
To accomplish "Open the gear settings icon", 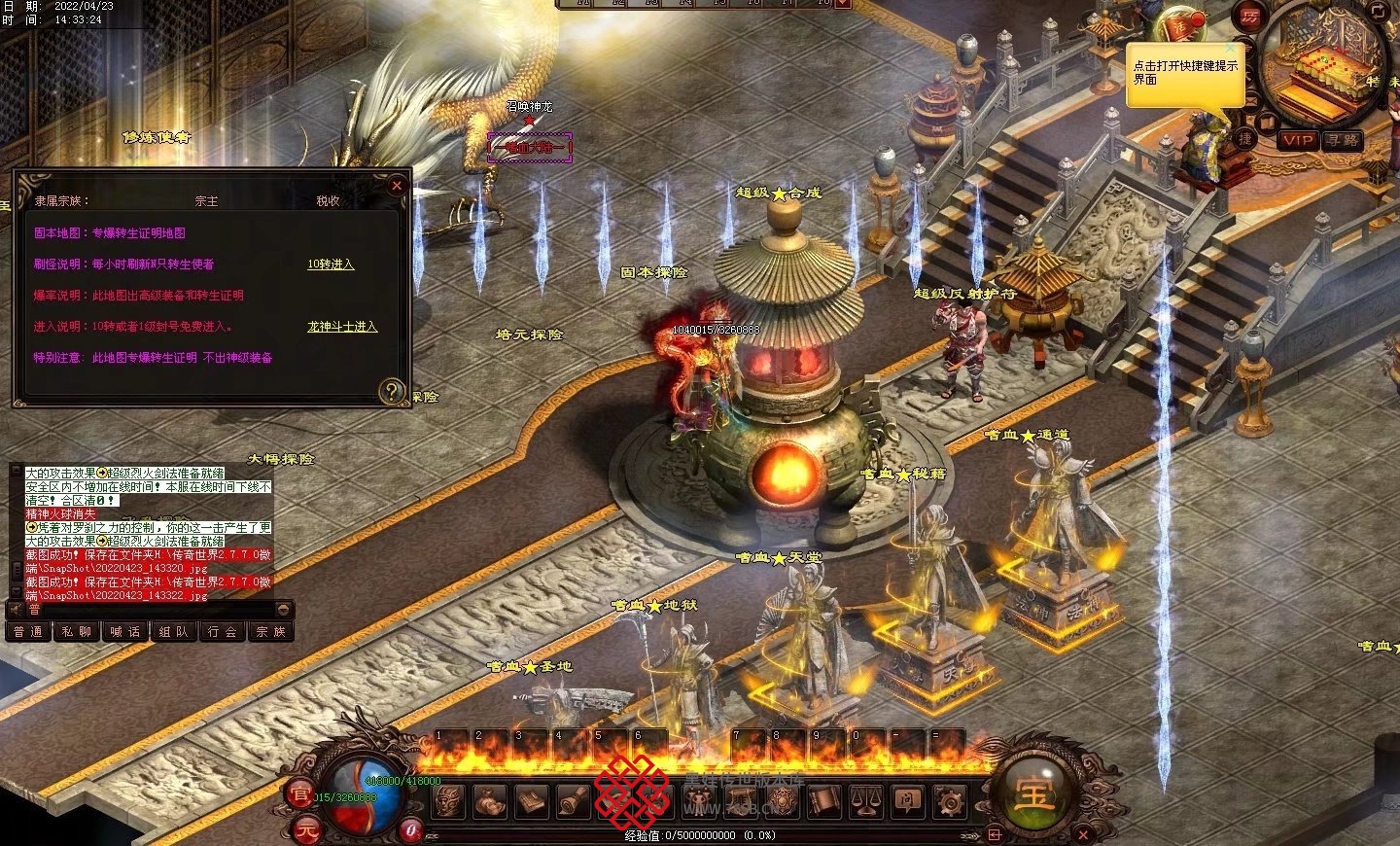I will 949,802.
